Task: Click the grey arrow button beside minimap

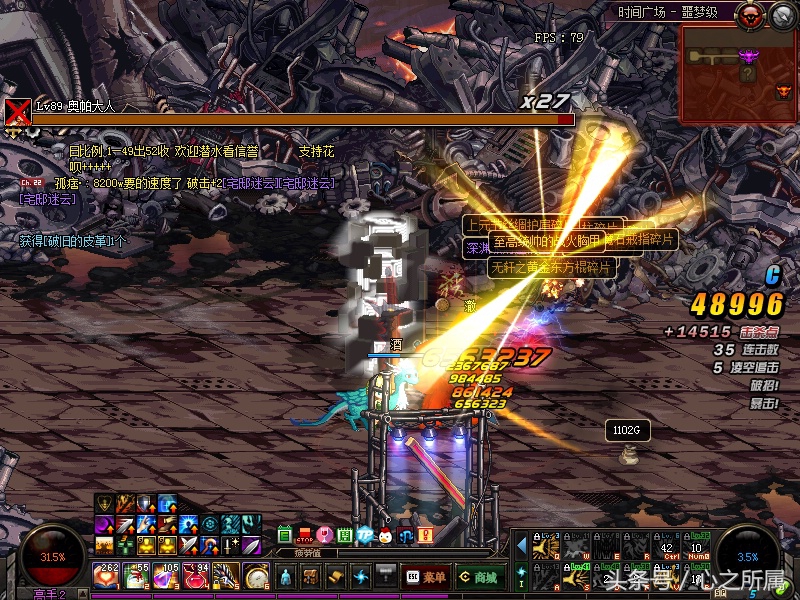Action: pyautogui.click(x=779, y=14)
